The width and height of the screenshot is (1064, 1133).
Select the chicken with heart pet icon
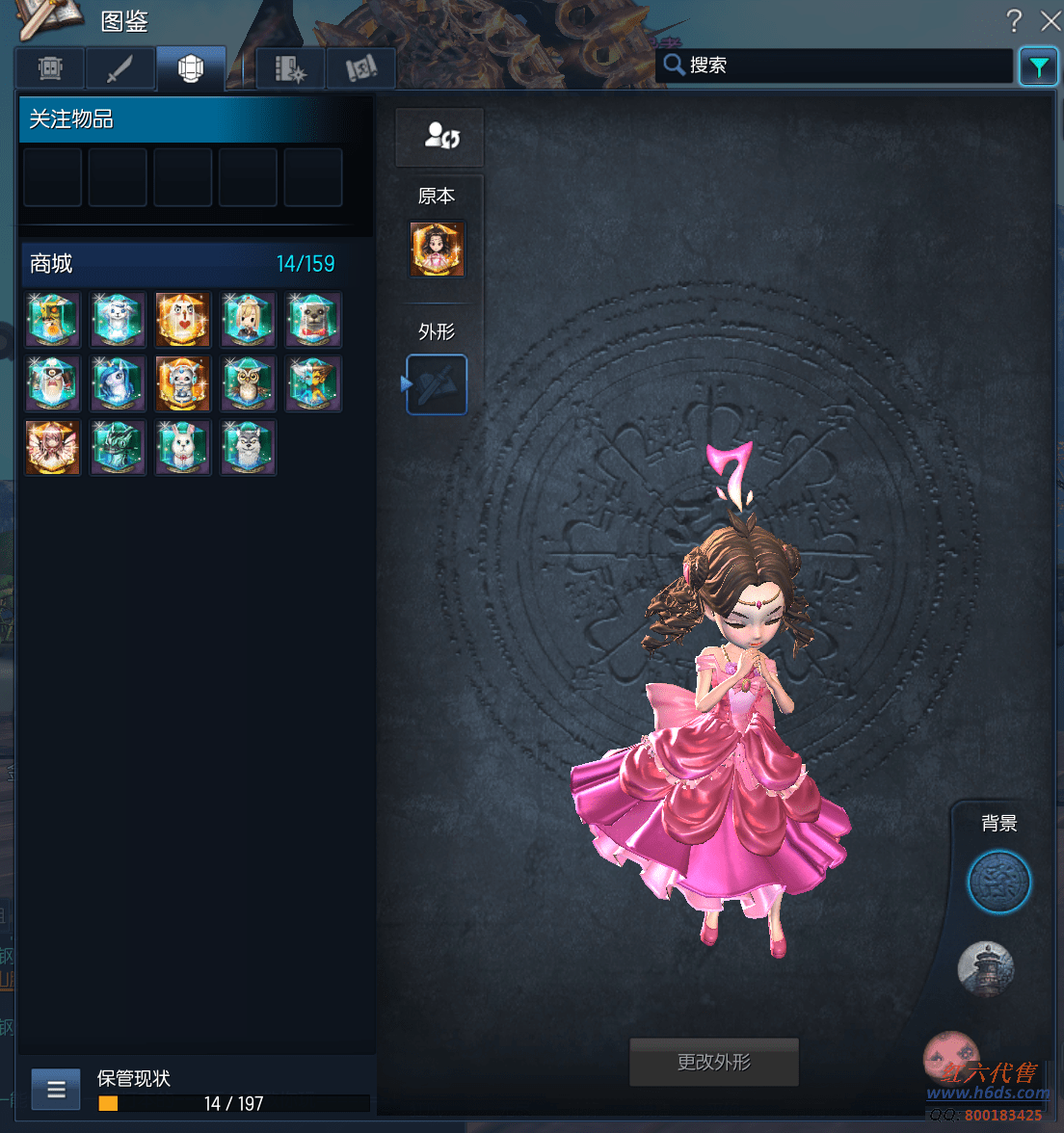182,320
